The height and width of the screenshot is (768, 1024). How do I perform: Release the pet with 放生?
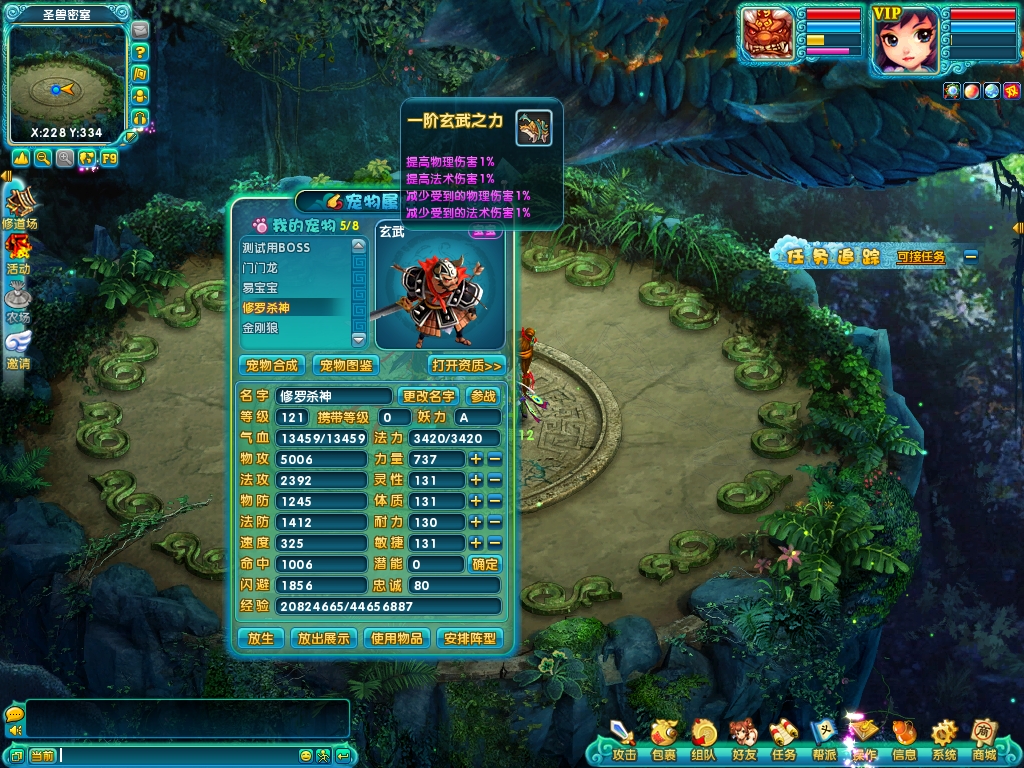pyautogui.click(x=260, y=638)
